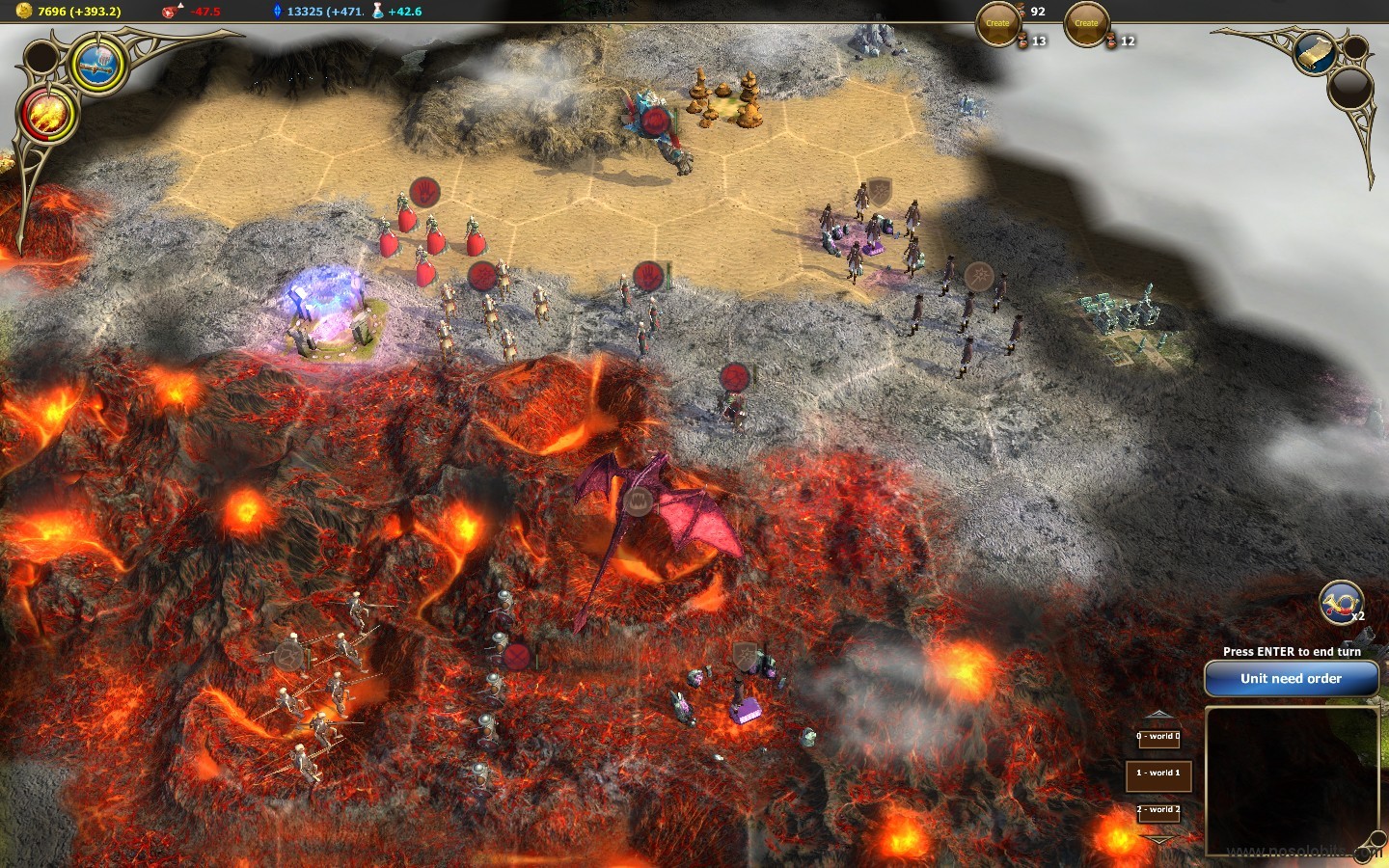
Task: Open the research icon with the blue cannon
Action: (99, 65)
